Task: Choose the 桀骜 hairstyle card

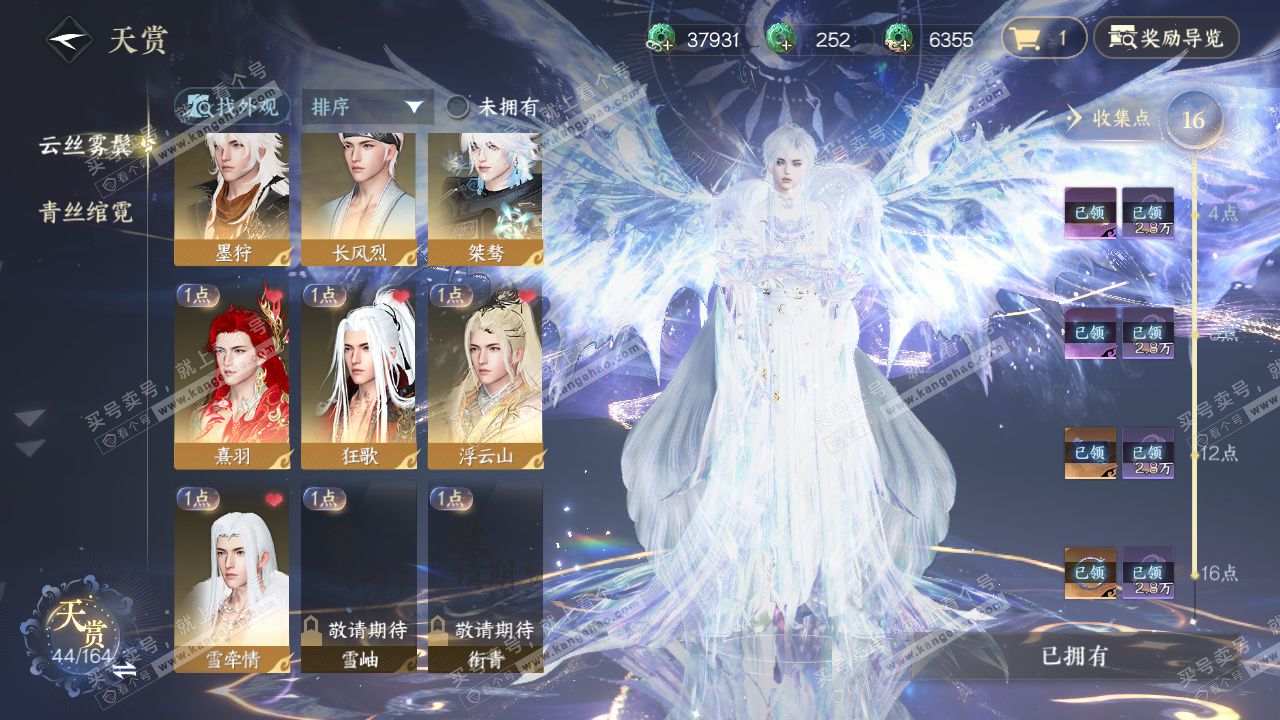Action: [x=486, y=199]
